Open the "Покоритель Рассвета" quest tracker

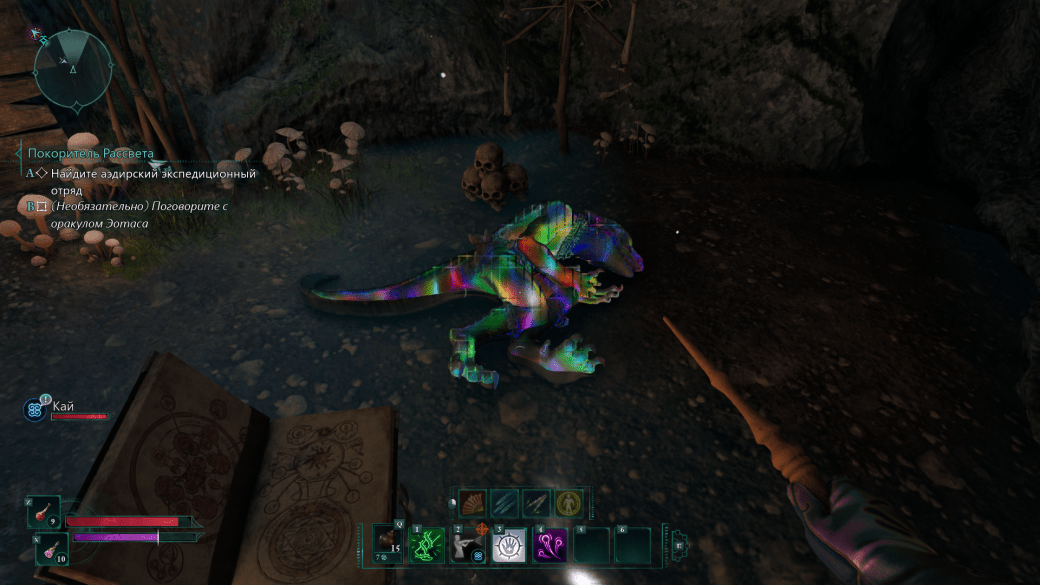[x=91, y=154]
